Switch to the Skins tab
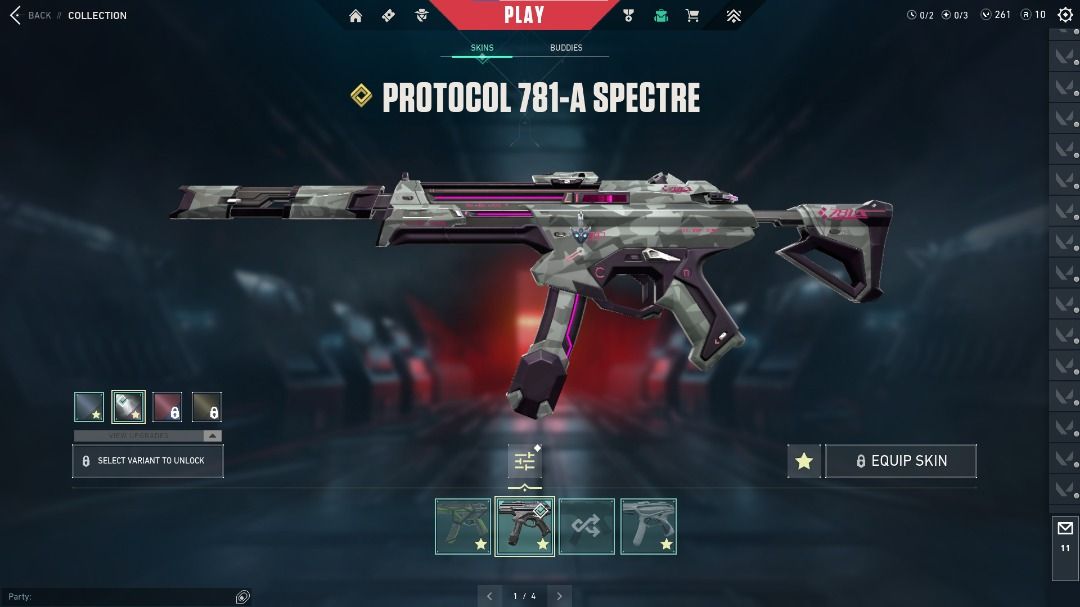1080x607 pixels. [x=482, y=48]
